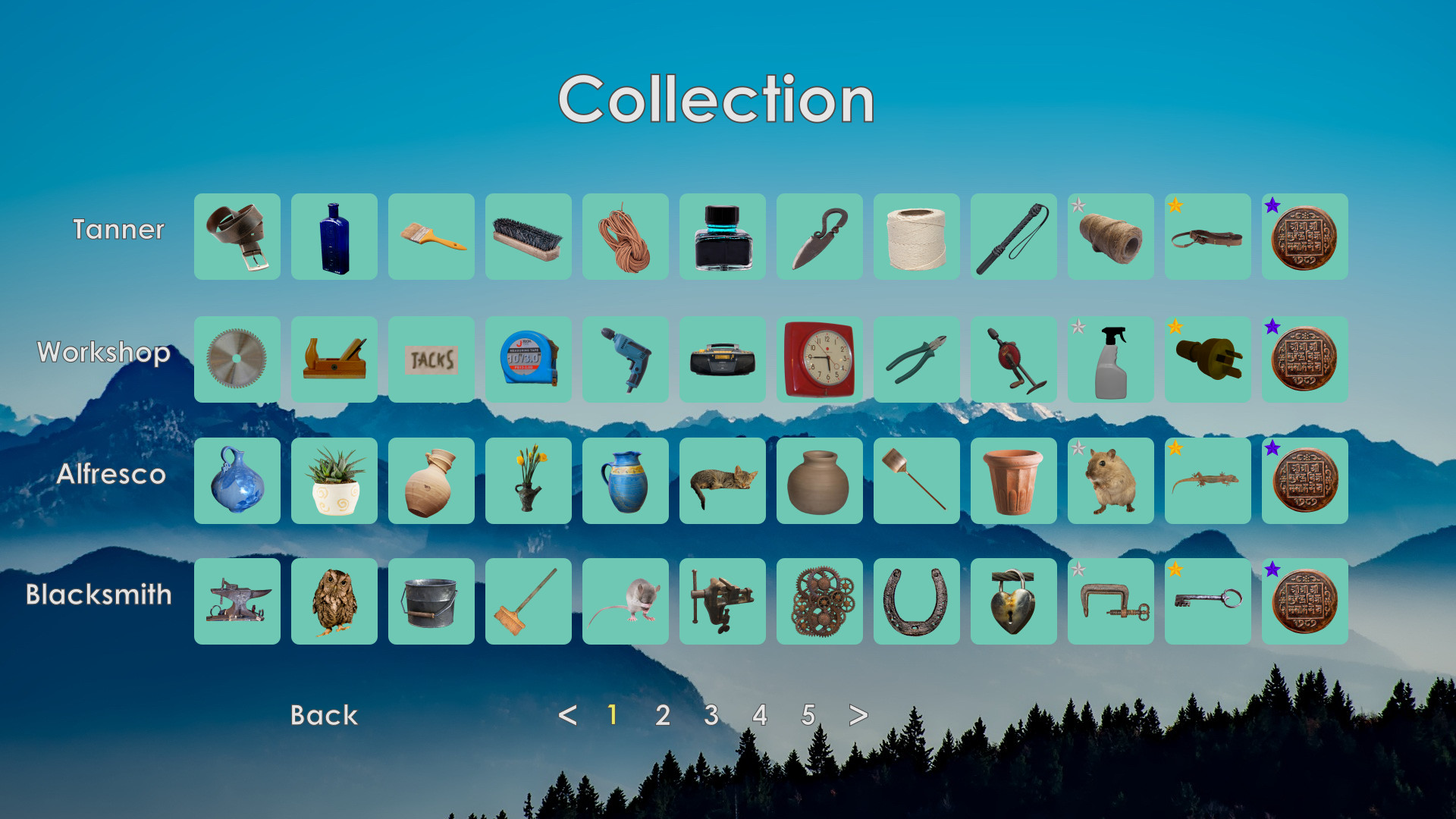Select the owl item in Blacksmith row
This screenshot has height=819, width=1456.
click(x=334, y=602)
